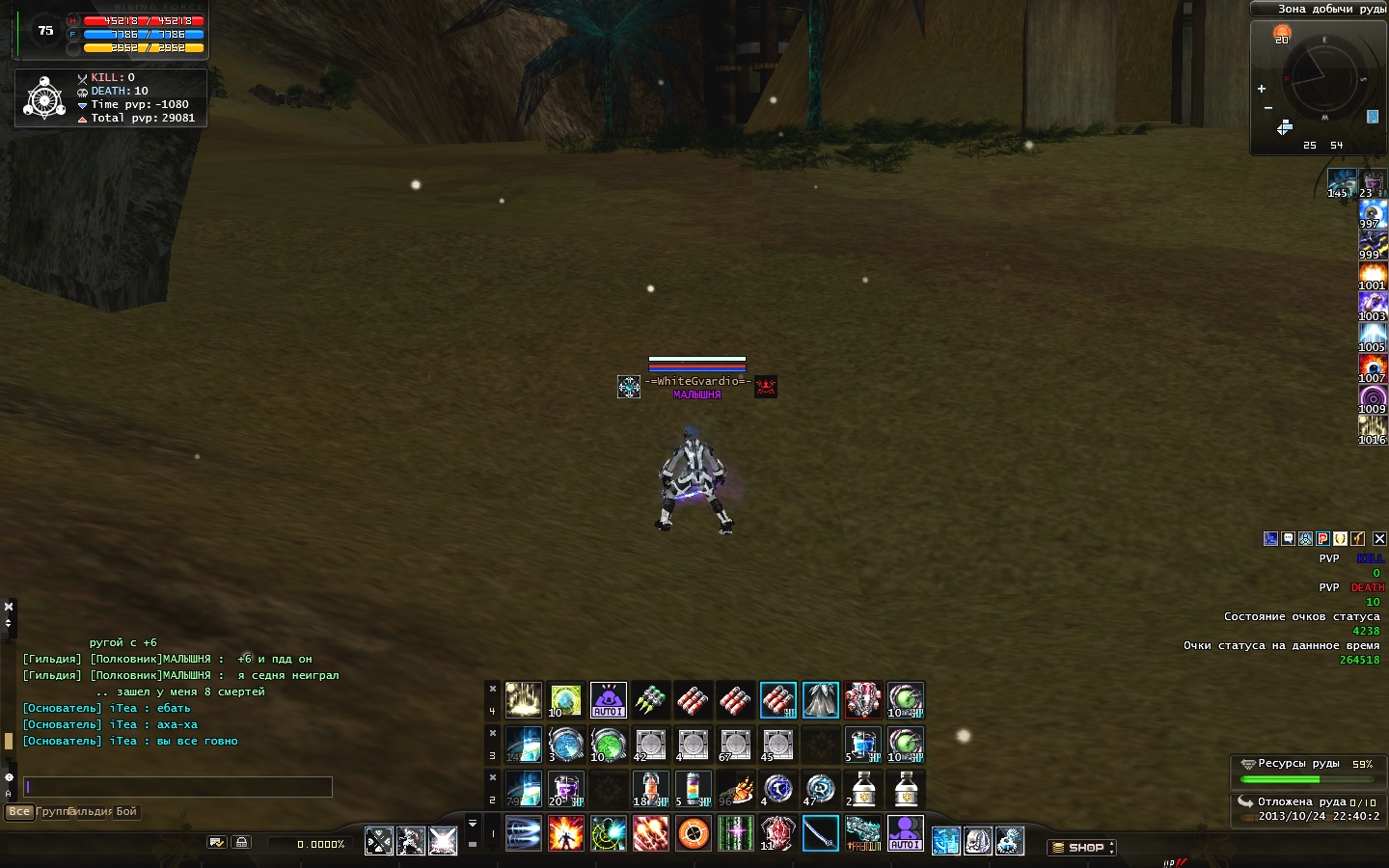Viewport: 1389px width, 868px height.
Task: Zoom in the minimap with plus button
Action: [x=1262, y=89]
